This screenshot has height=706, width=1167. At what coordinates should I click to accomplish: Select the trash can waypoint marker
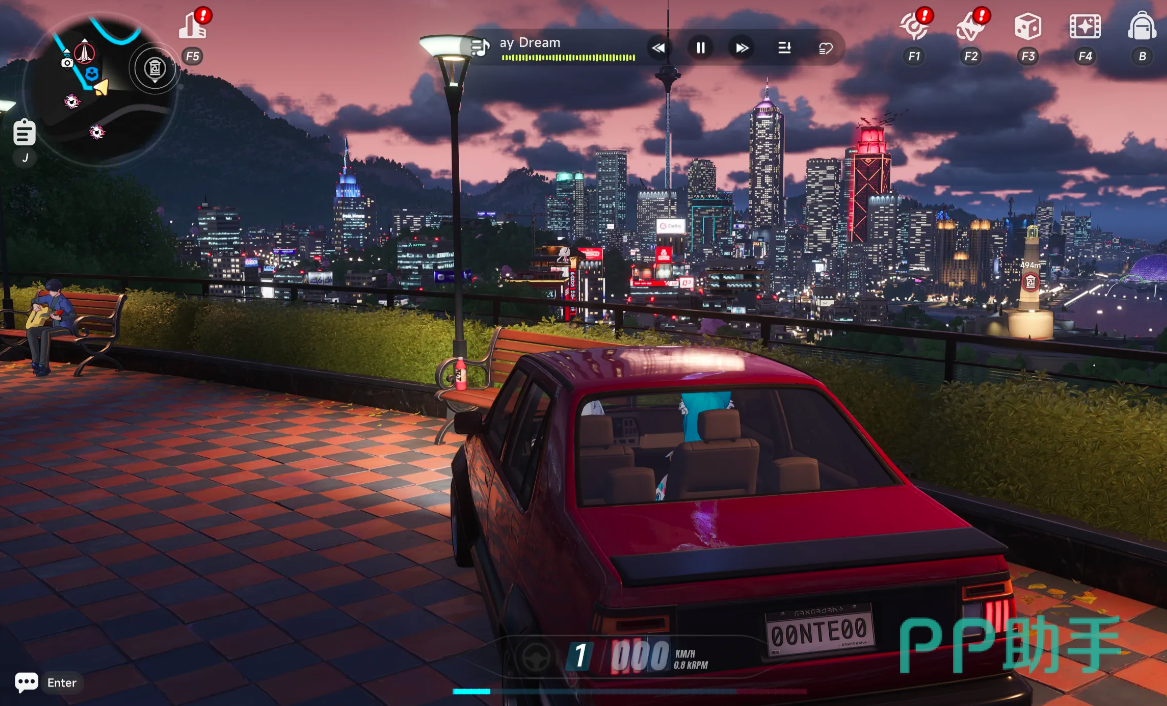(x=153, y=67)
